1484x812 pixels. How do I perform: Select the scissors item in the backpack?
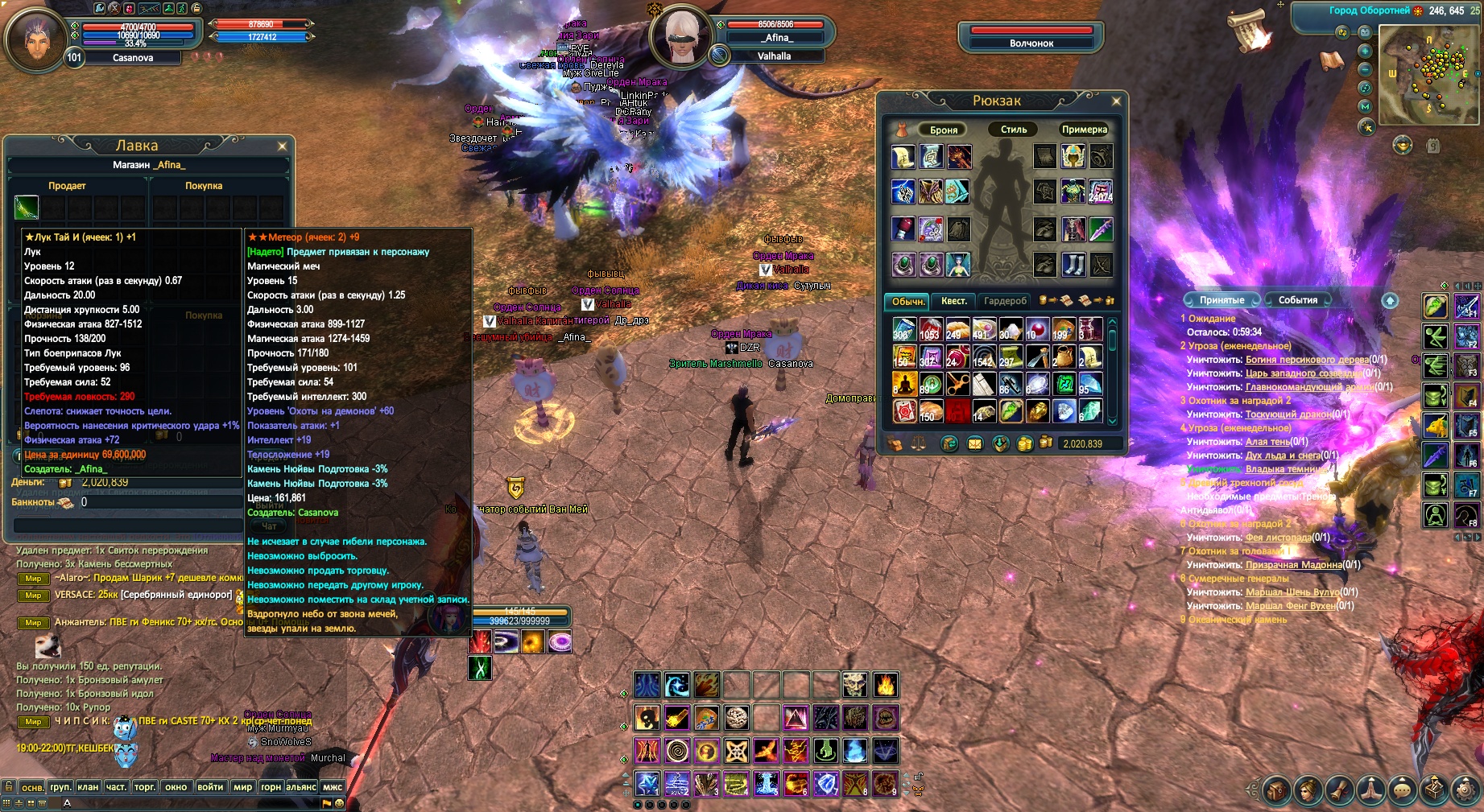(957, 384)
